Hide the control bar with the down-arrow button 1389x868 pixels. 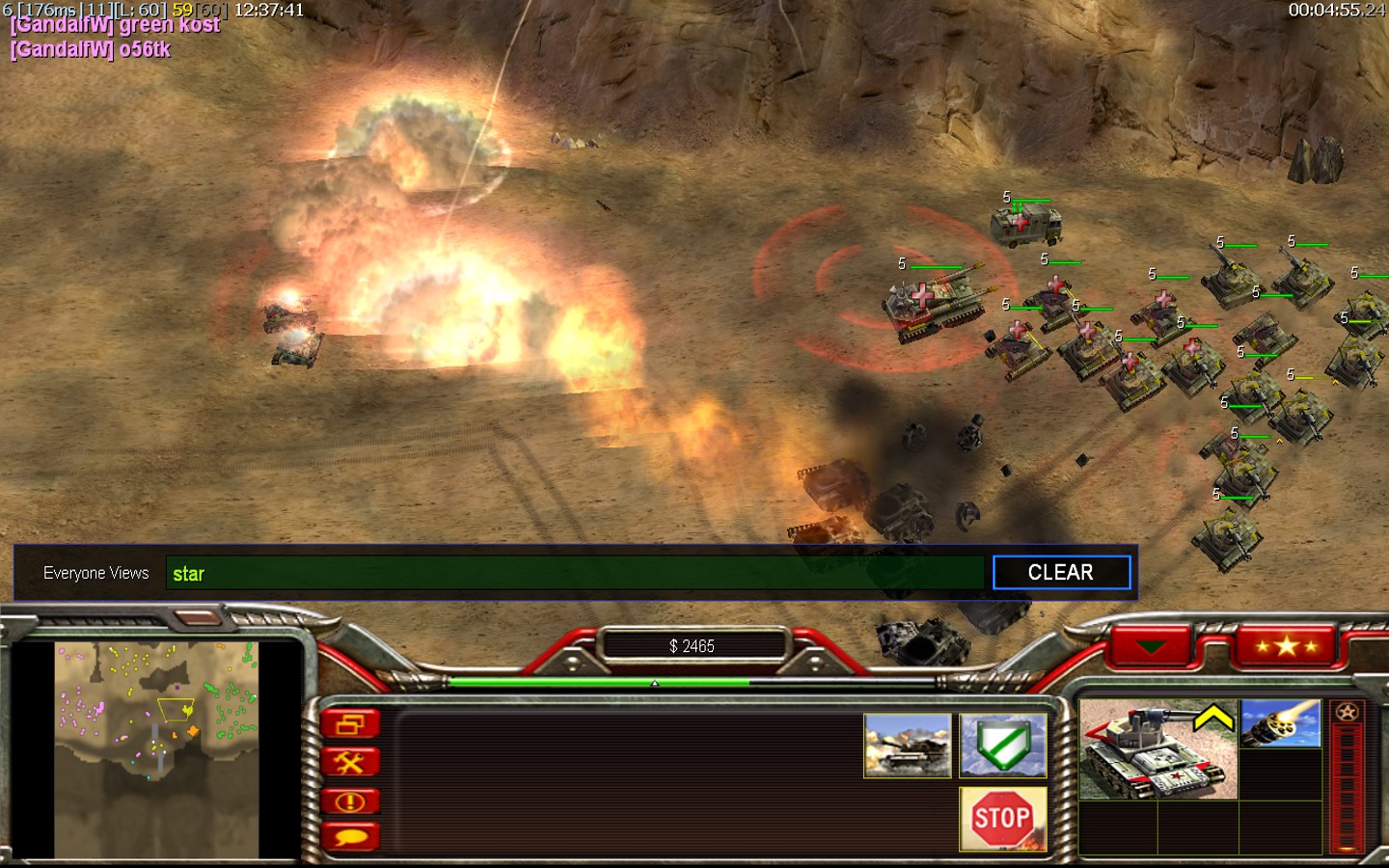pos(1151,645)
